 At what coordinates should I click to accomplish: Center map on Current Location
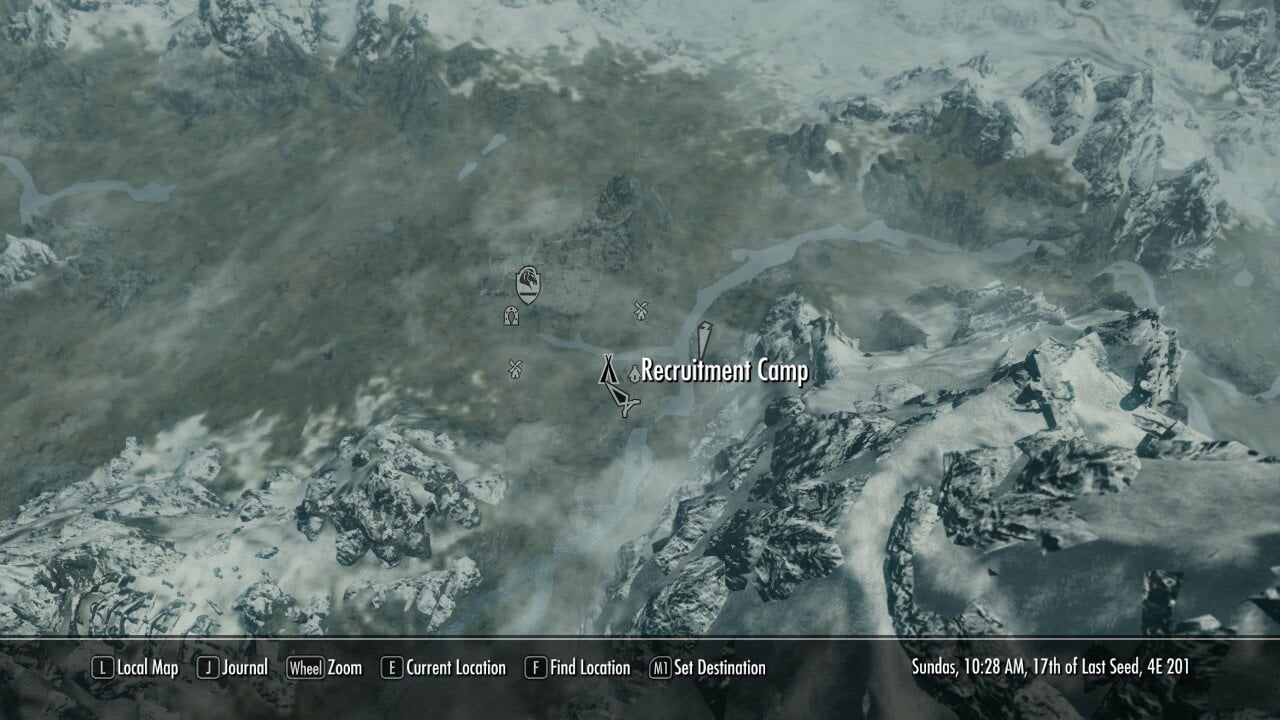pyautogui.click(x=443, y=667)
